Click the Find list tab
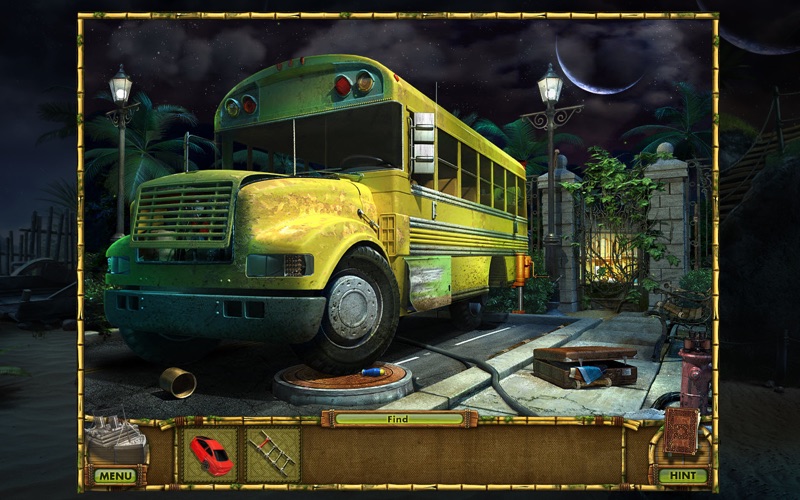The image size is (800, 500). click(x=400, y=419)
